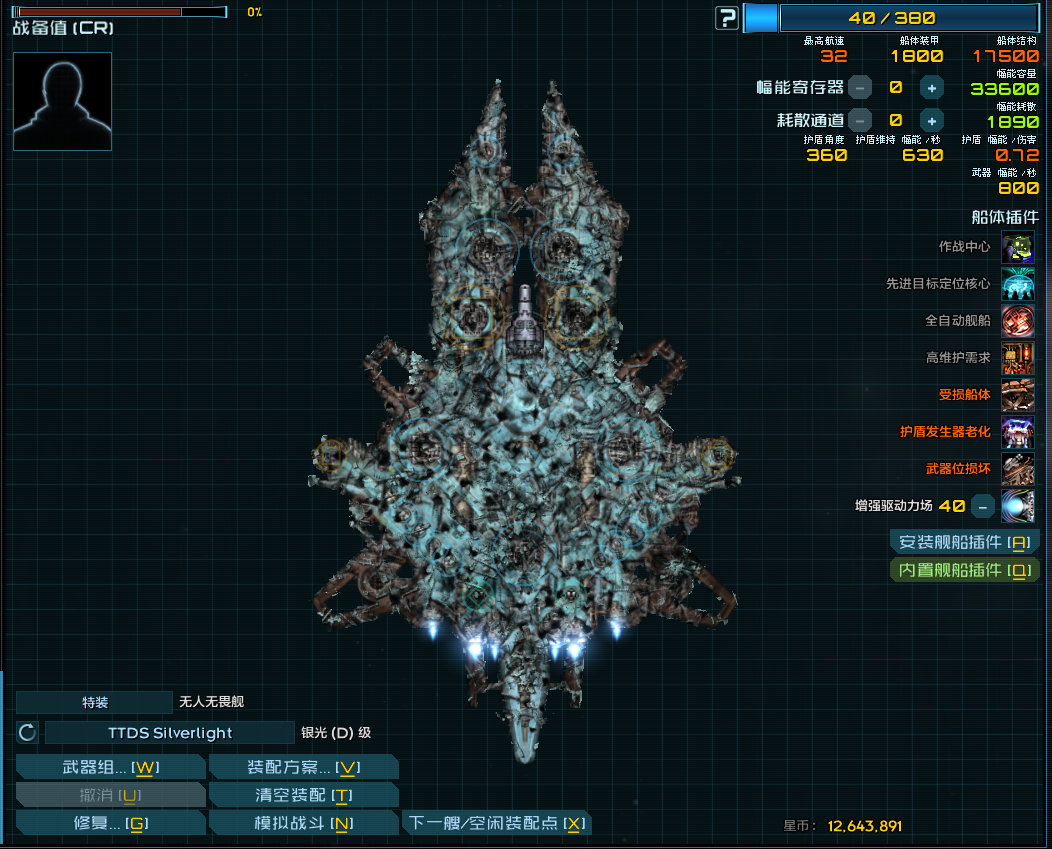1052x849 pixels.
Task: Open 内置舰船插件 built-in hull mods
Action: [x=965, y=571]
